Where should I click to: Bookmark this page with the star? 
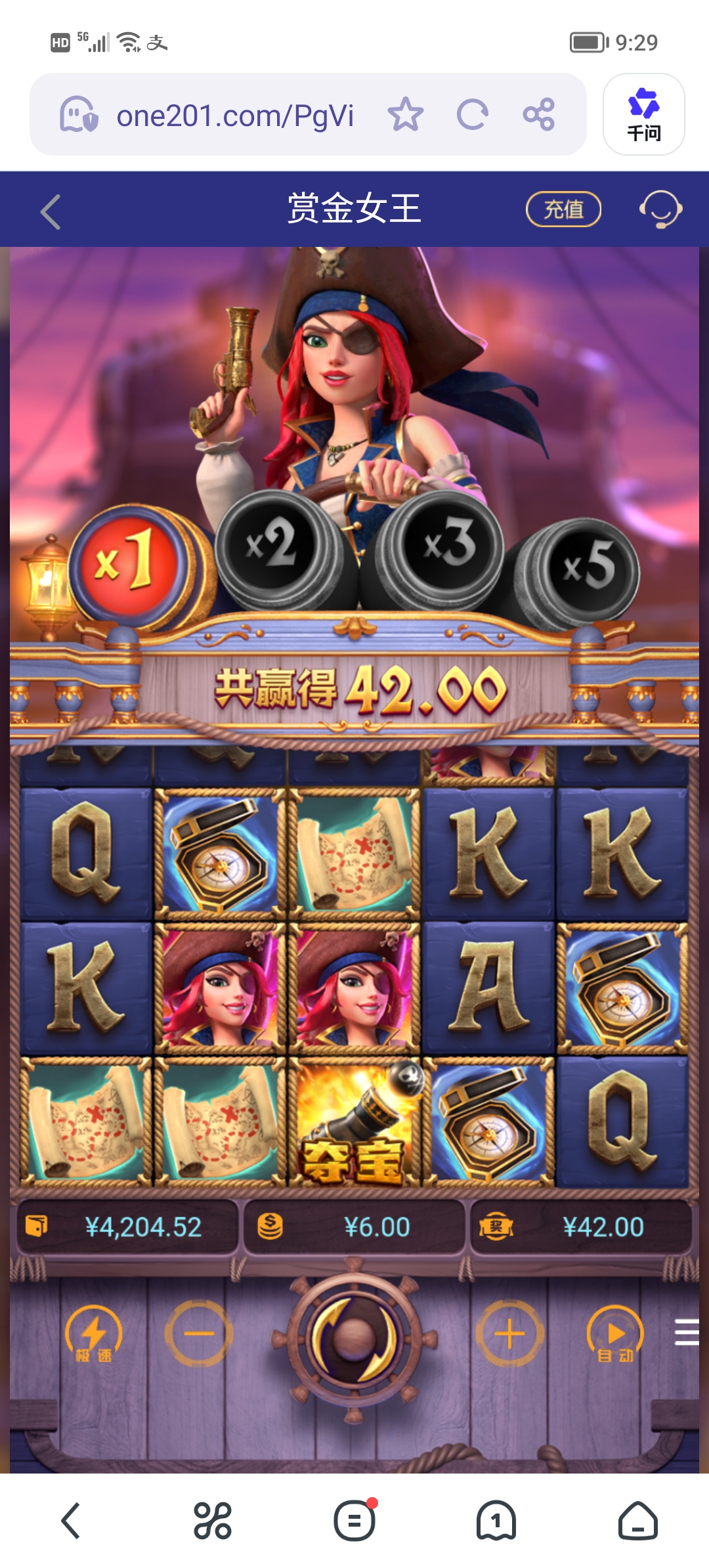pos(405,115)
